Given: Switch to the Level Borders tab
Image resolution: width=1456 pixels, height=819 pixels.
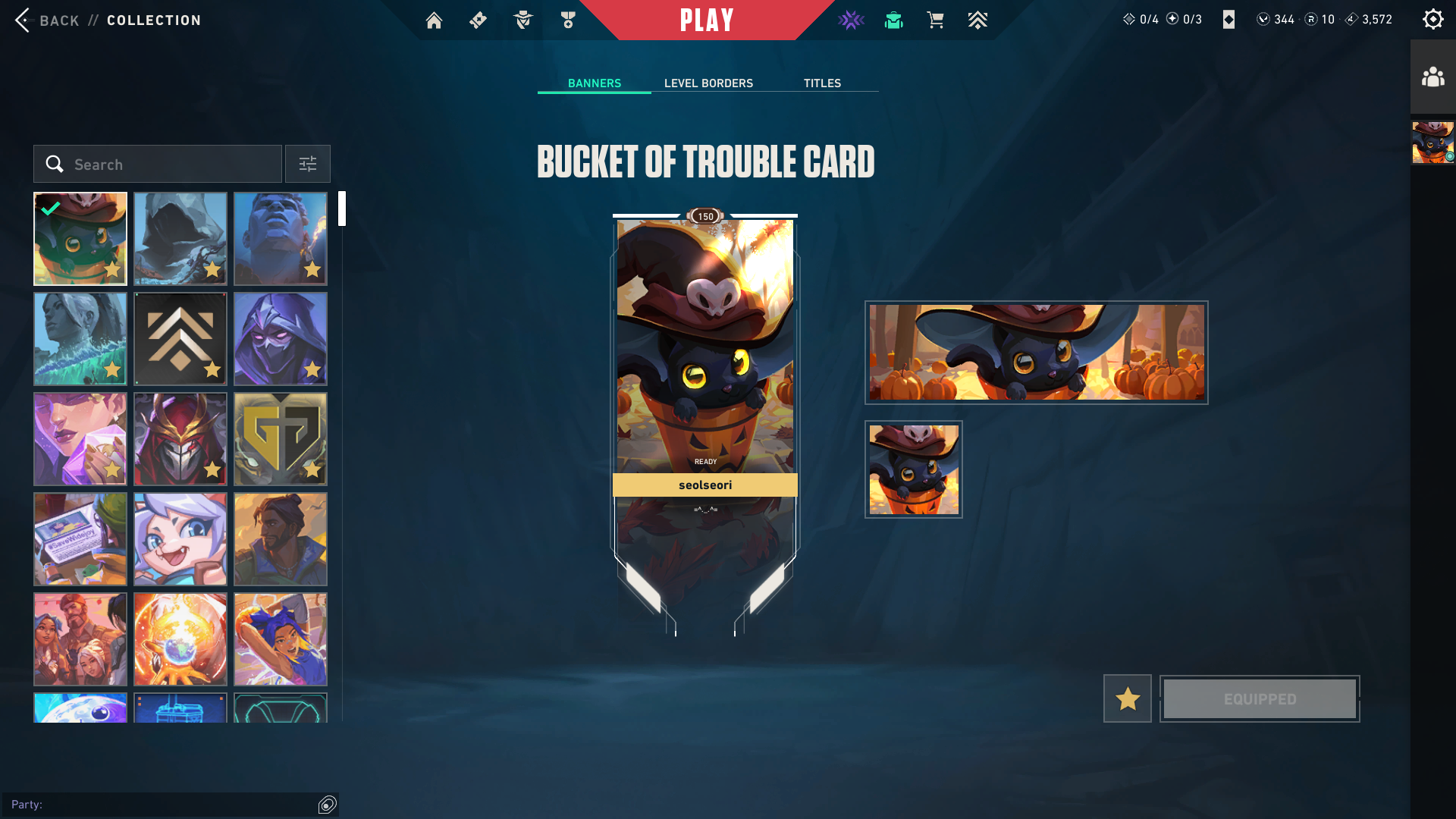Looking at the screenshot, I should tap(708, 83).
